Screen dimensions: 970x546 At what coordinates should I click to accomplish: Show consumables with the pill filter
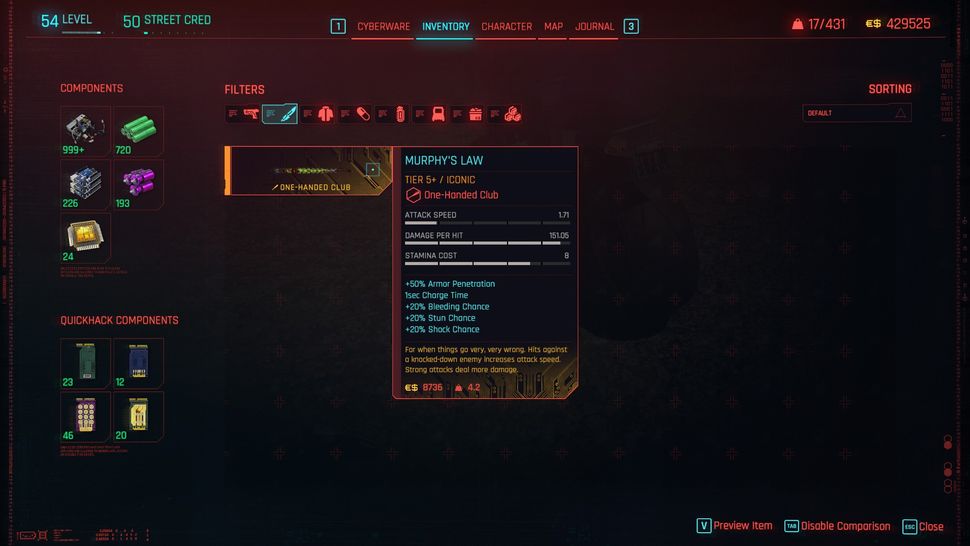[x=363, y=114]
